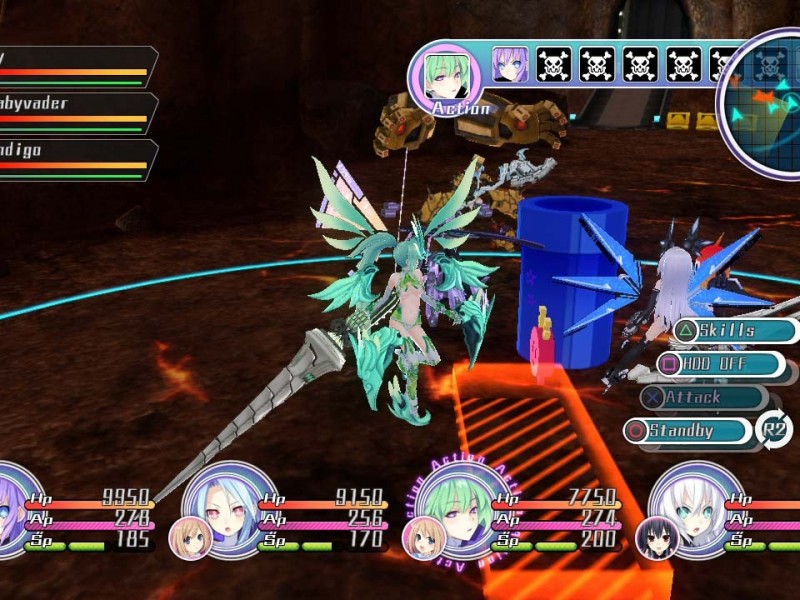Pick the enemy entry ending in 'ndigo'
The width and height of the screenshot is (800, 600).
(x=75, y=159)
